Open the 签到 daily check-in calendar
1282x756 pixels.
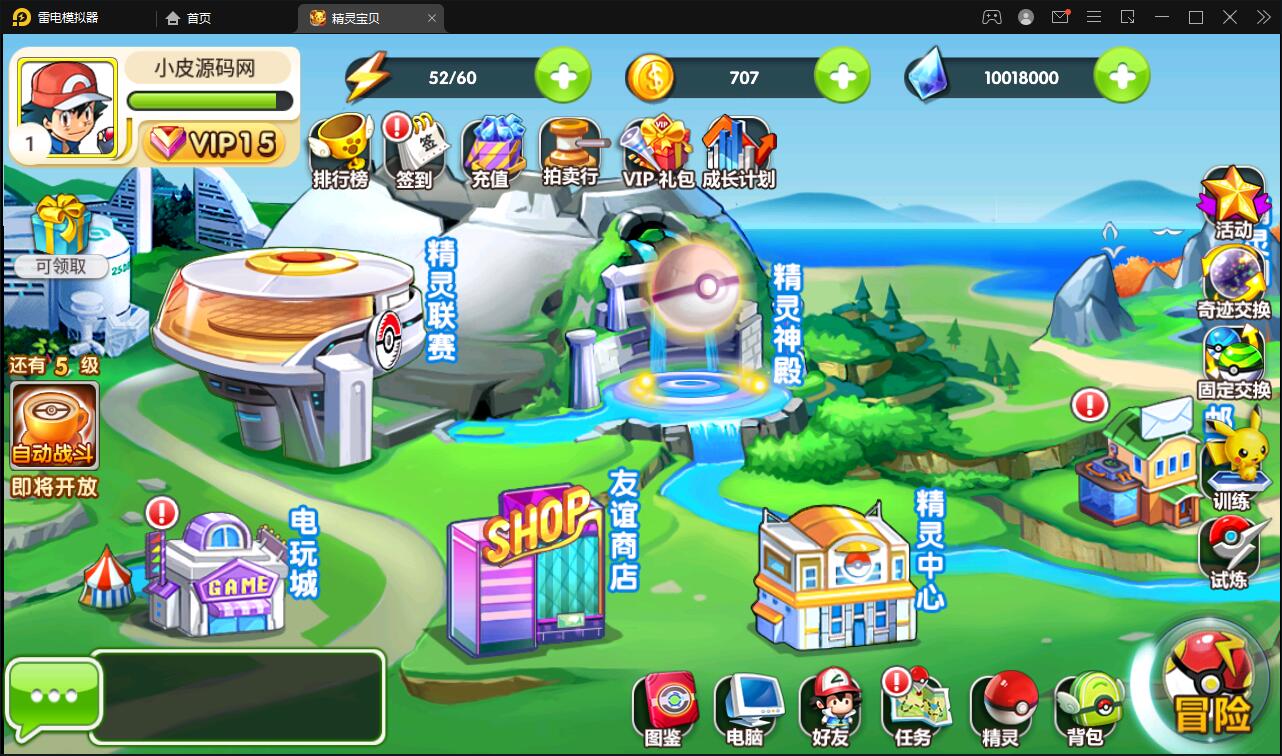(414, 153)
